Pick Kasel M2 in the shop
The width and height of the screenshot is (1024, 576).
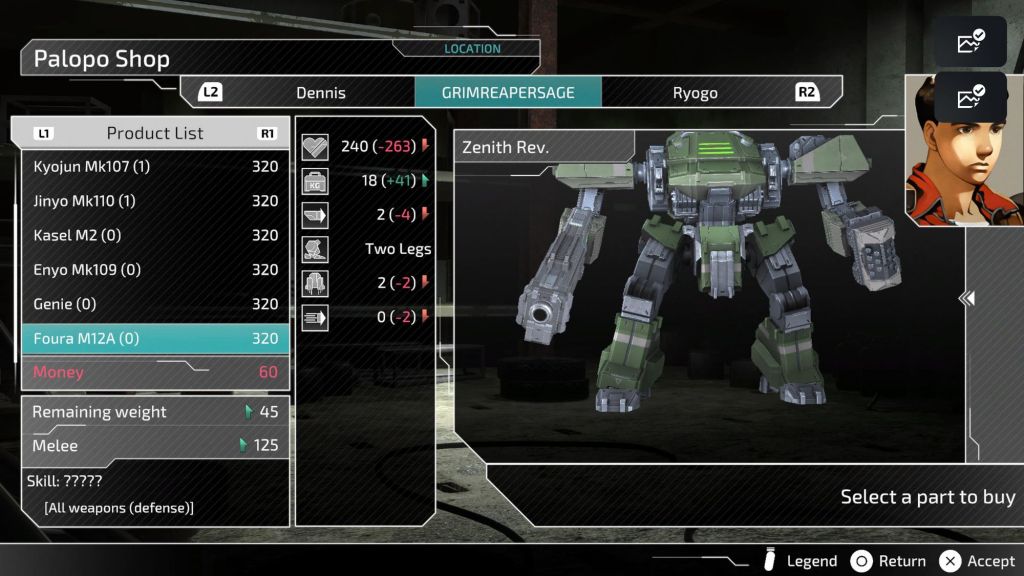[x=155, y=235]
